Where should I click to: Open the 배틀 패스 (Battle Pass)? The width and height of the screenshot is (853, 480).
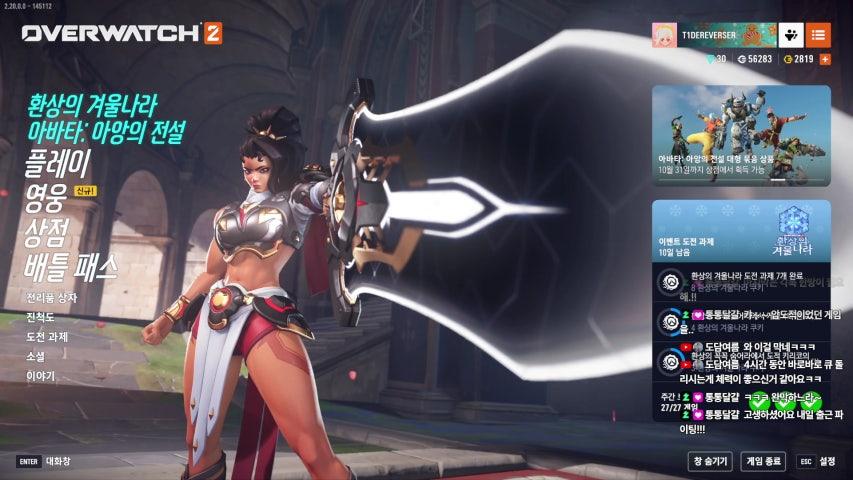71,266
